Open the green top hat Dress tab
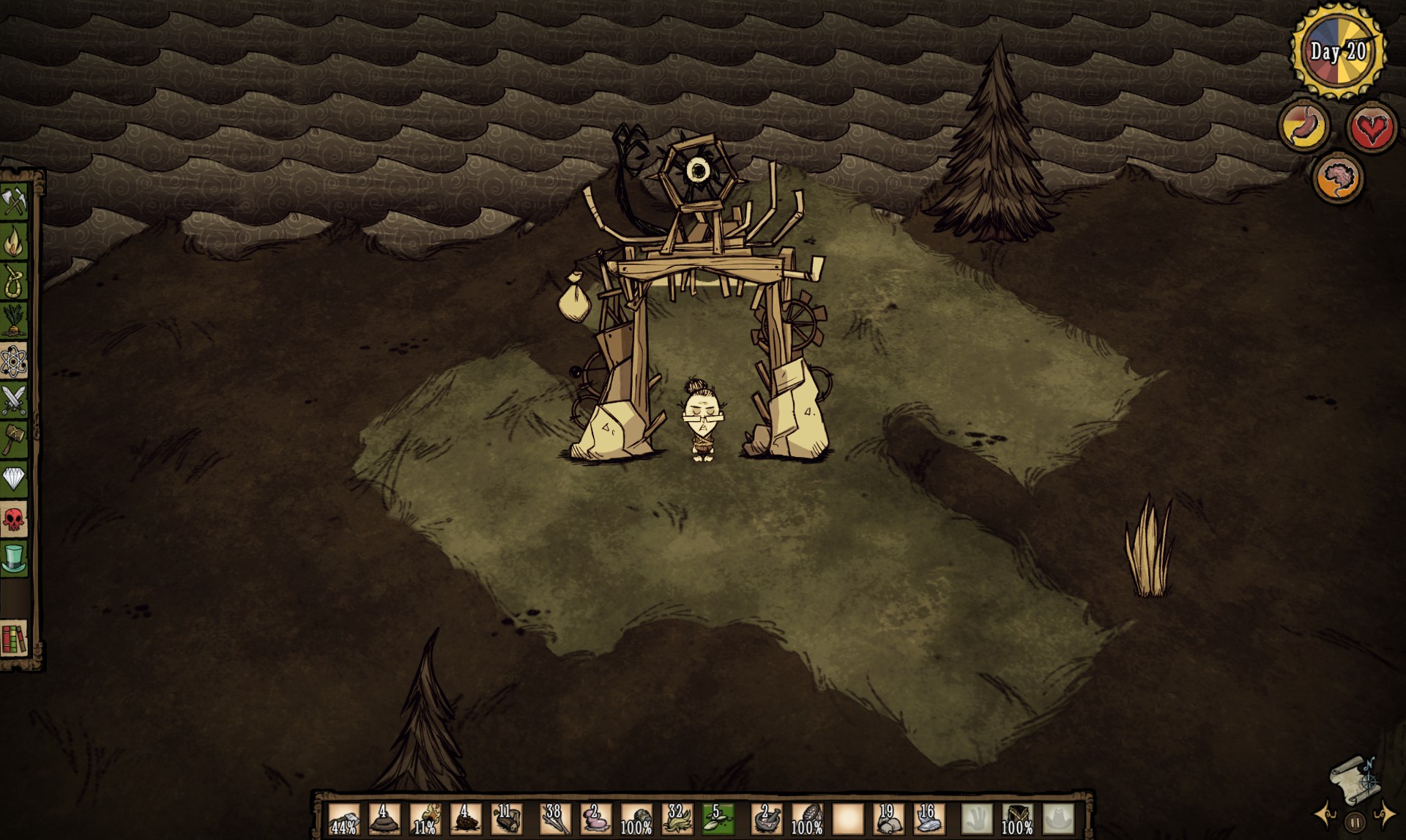 [x=15, y=559]
